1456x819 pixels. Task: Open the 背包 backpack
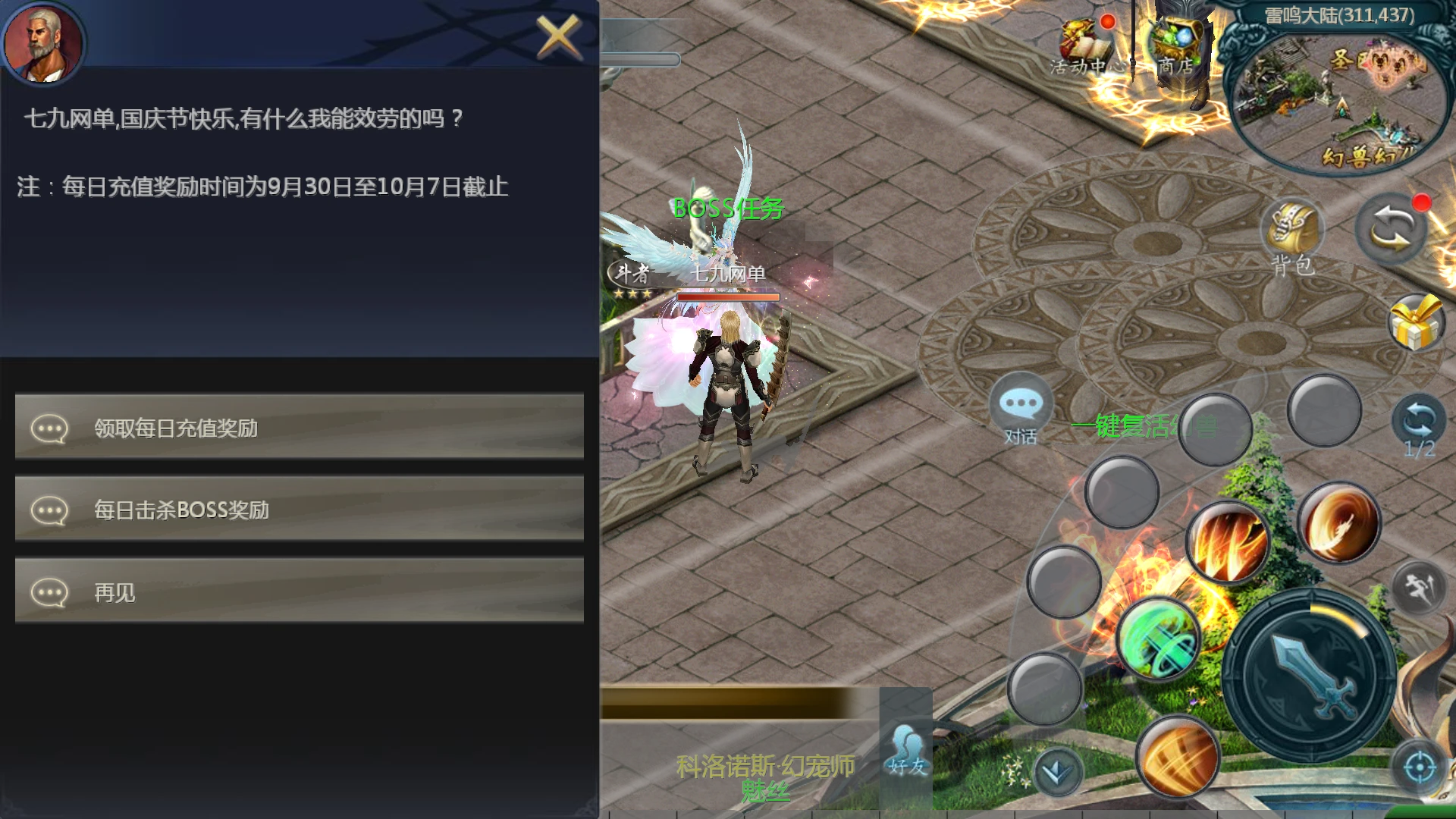coord(1292,237)
